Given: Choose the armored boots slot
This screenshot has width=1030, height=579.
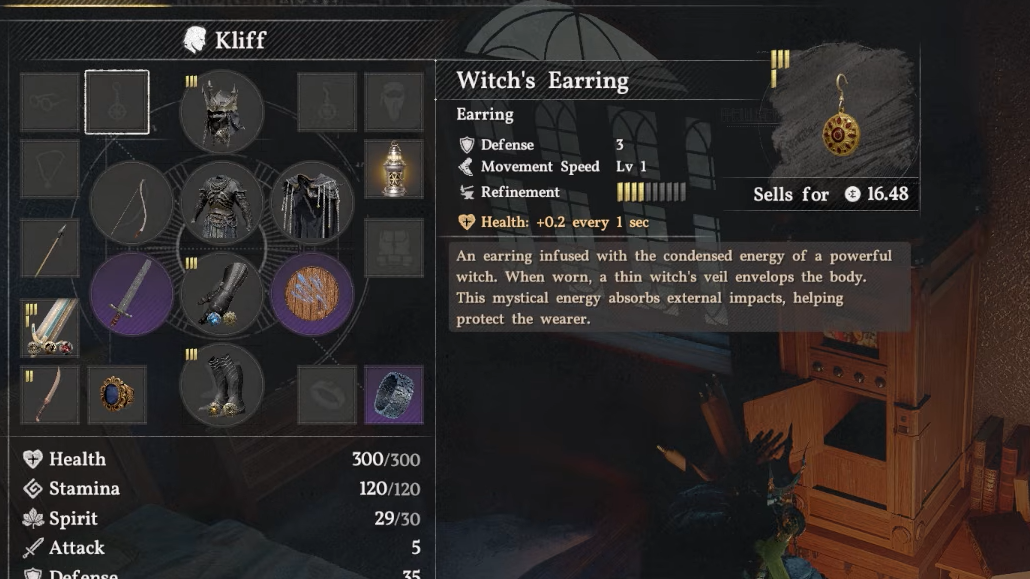Looking at the screenshot, I should coord(221,385).
